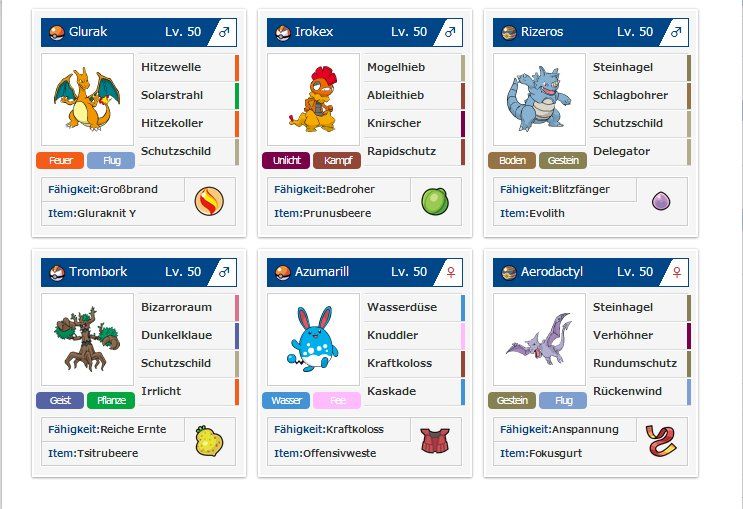The width and height of the screenshot is (743, 509).
Task: Pick the Schlagbohrer move
Action: click(x=639, y=96)
